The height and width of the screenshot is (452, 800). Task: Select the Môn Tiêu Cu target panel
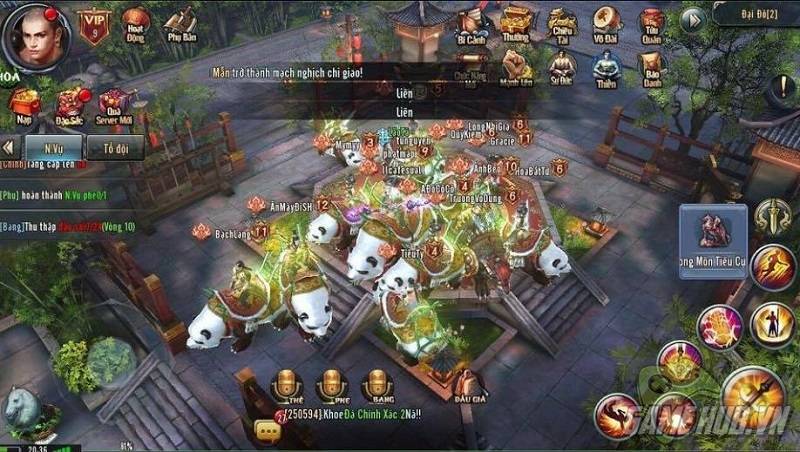pos(713,242)
